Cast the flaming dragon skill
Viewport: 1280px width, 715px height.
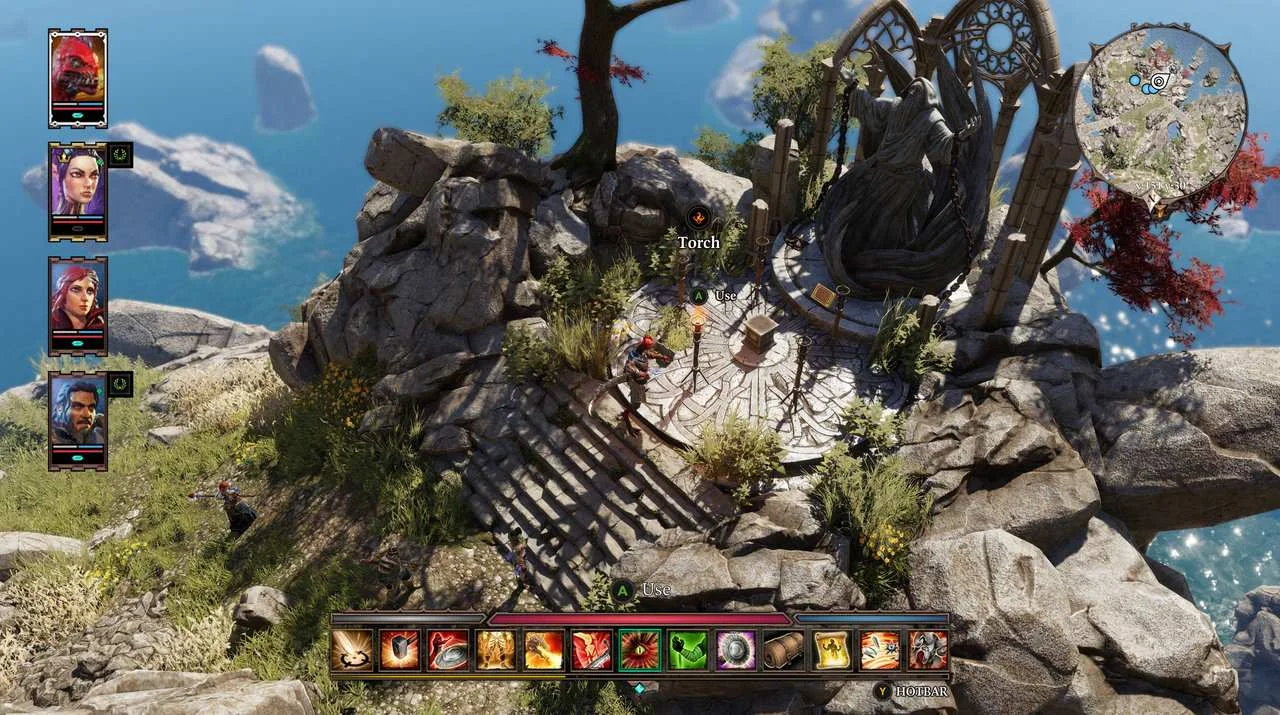coord(544,650)
